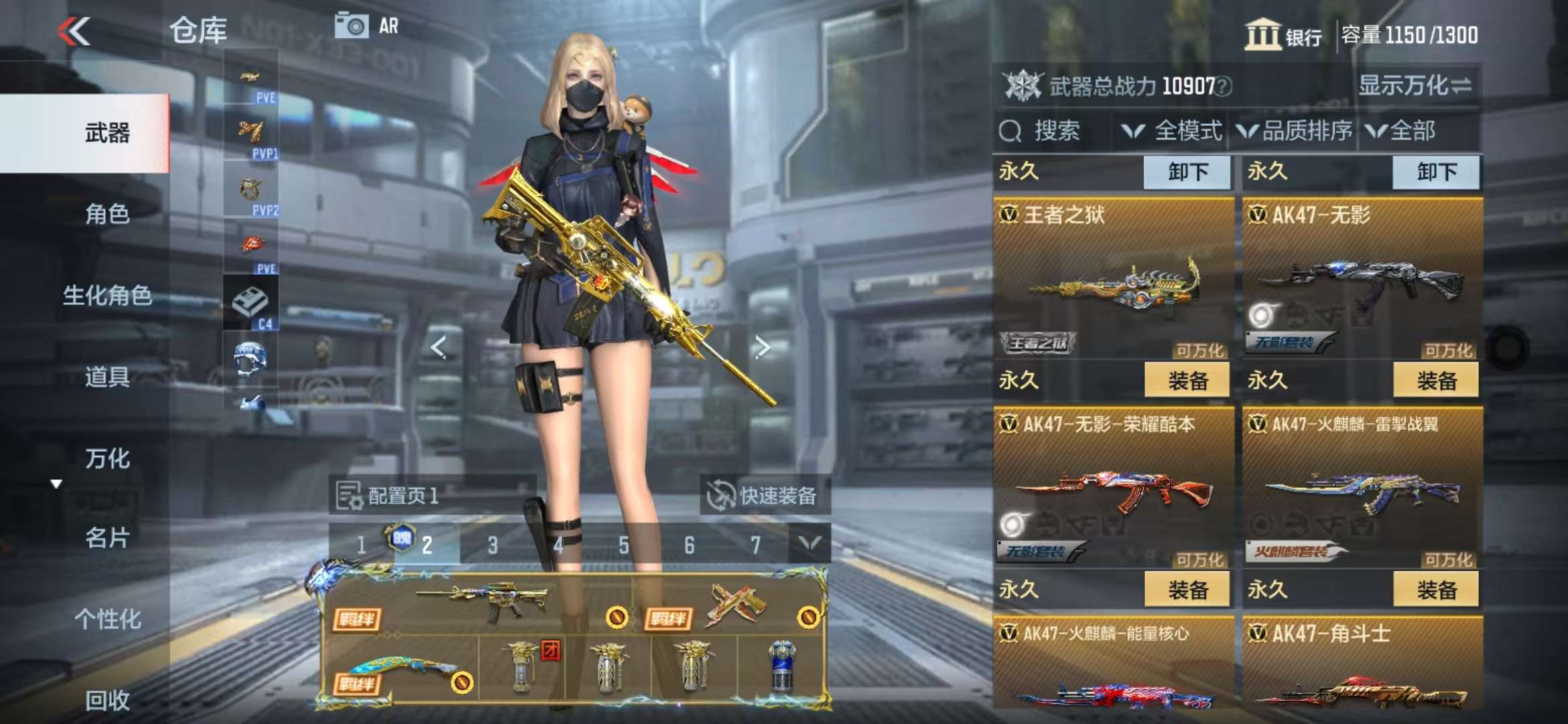Open the AR camera view

(x=367, y=27)
